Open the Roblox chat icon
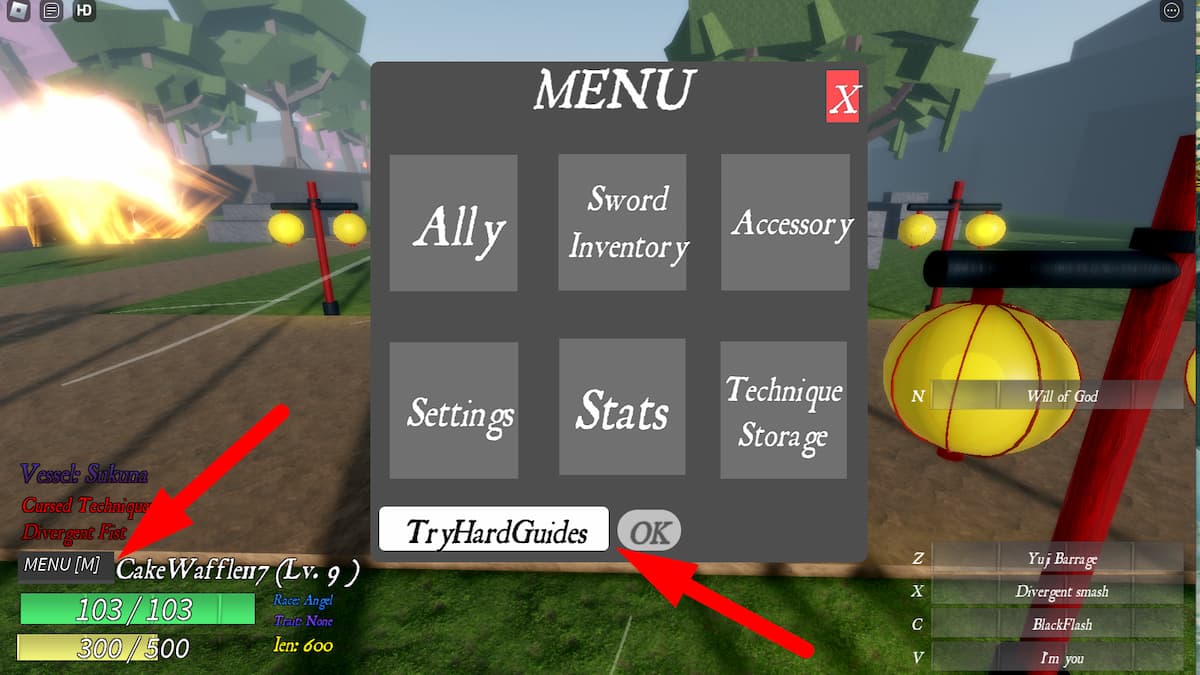The width and height of the screenshot is (1200, 675). [x=53, y=11]
